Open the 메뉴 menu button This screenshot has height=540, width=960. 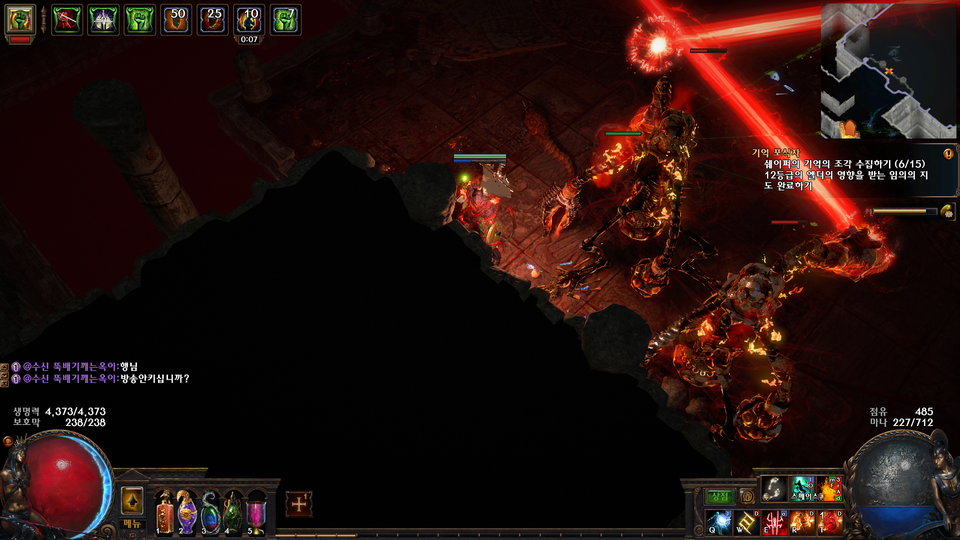133,524
